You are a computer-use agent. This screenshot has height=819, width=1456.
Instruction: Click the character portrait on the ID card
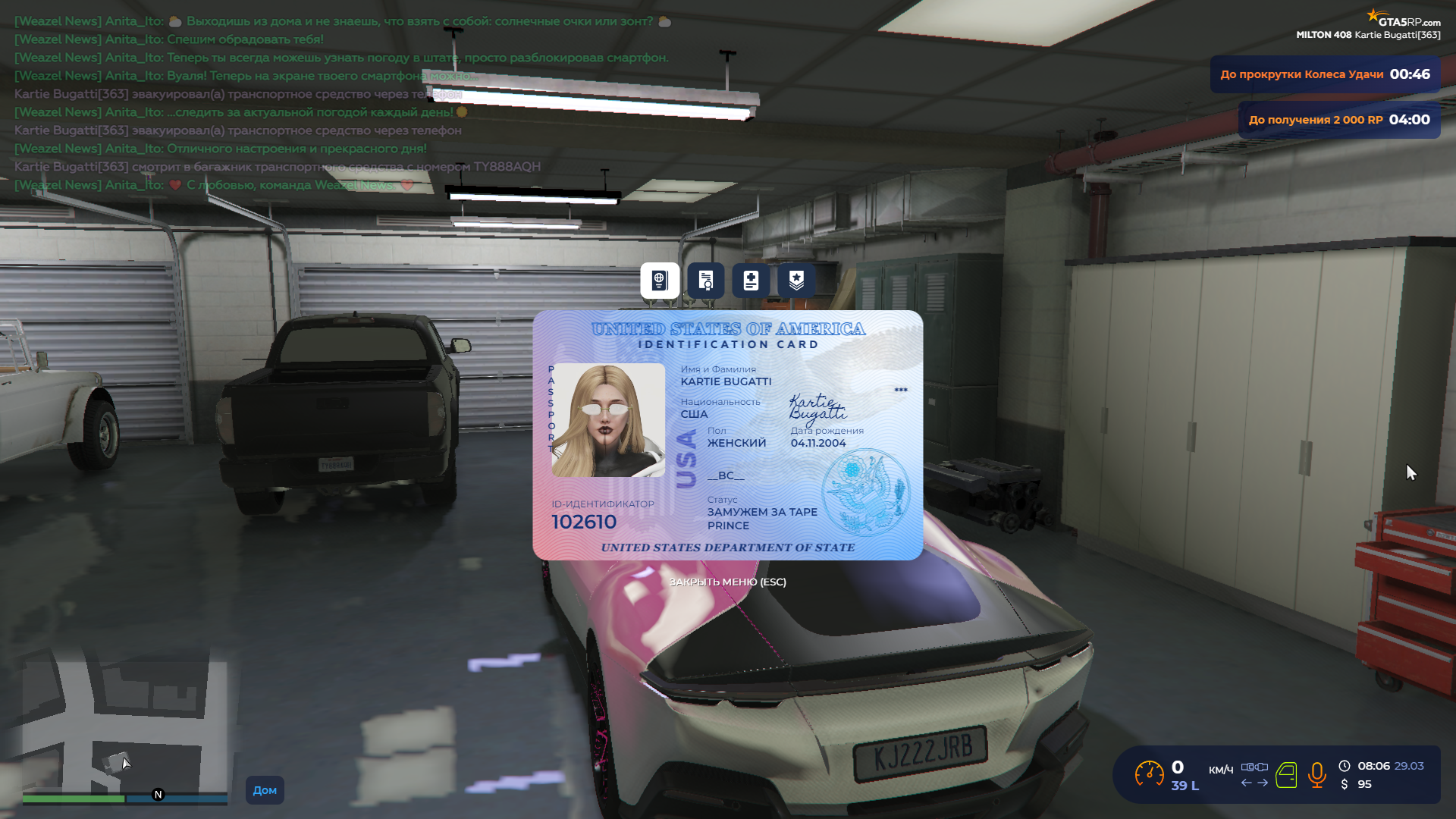(x=608, y=420)
